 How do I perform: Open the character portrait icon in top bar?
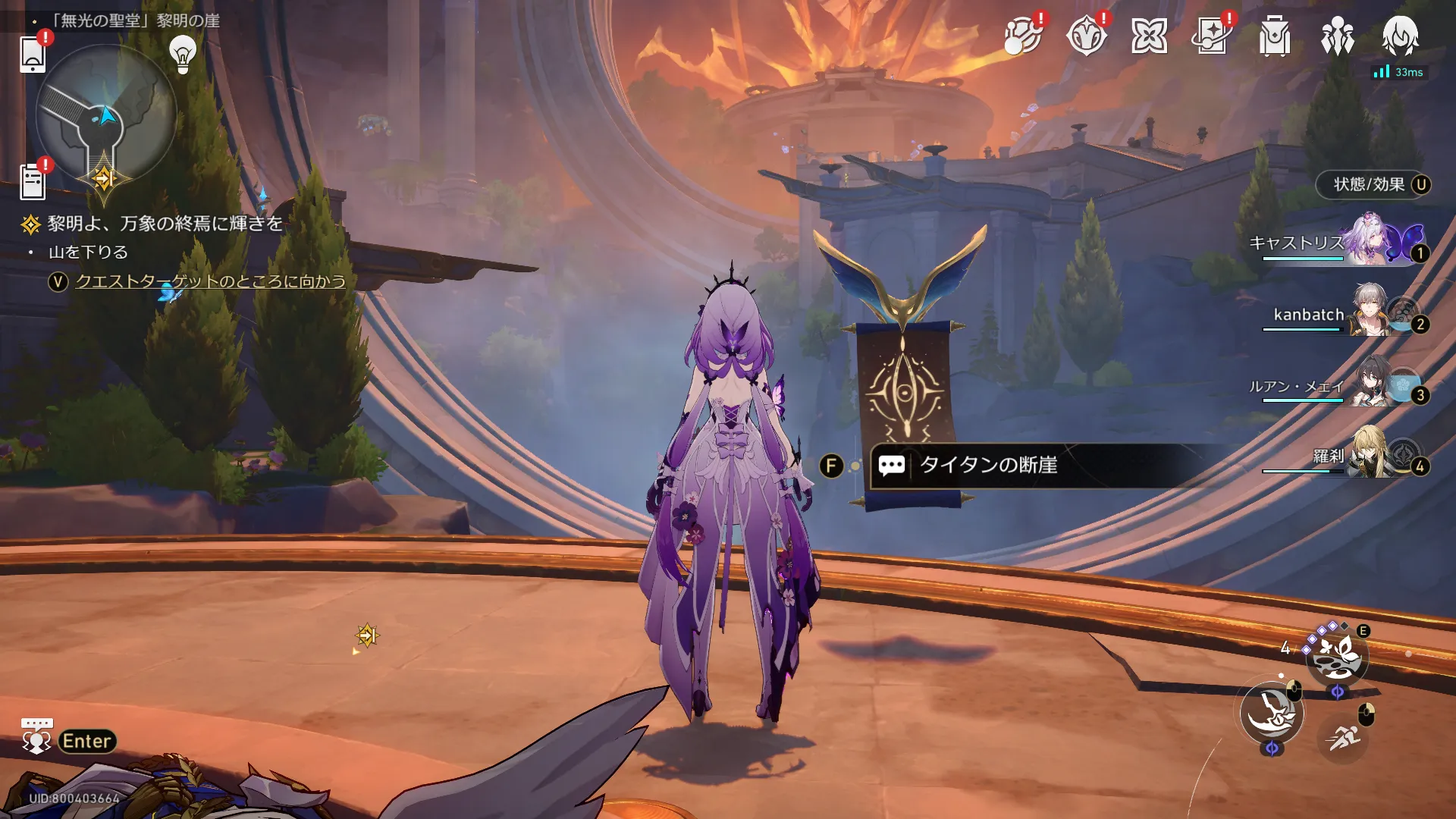(x=1400, y=36)
